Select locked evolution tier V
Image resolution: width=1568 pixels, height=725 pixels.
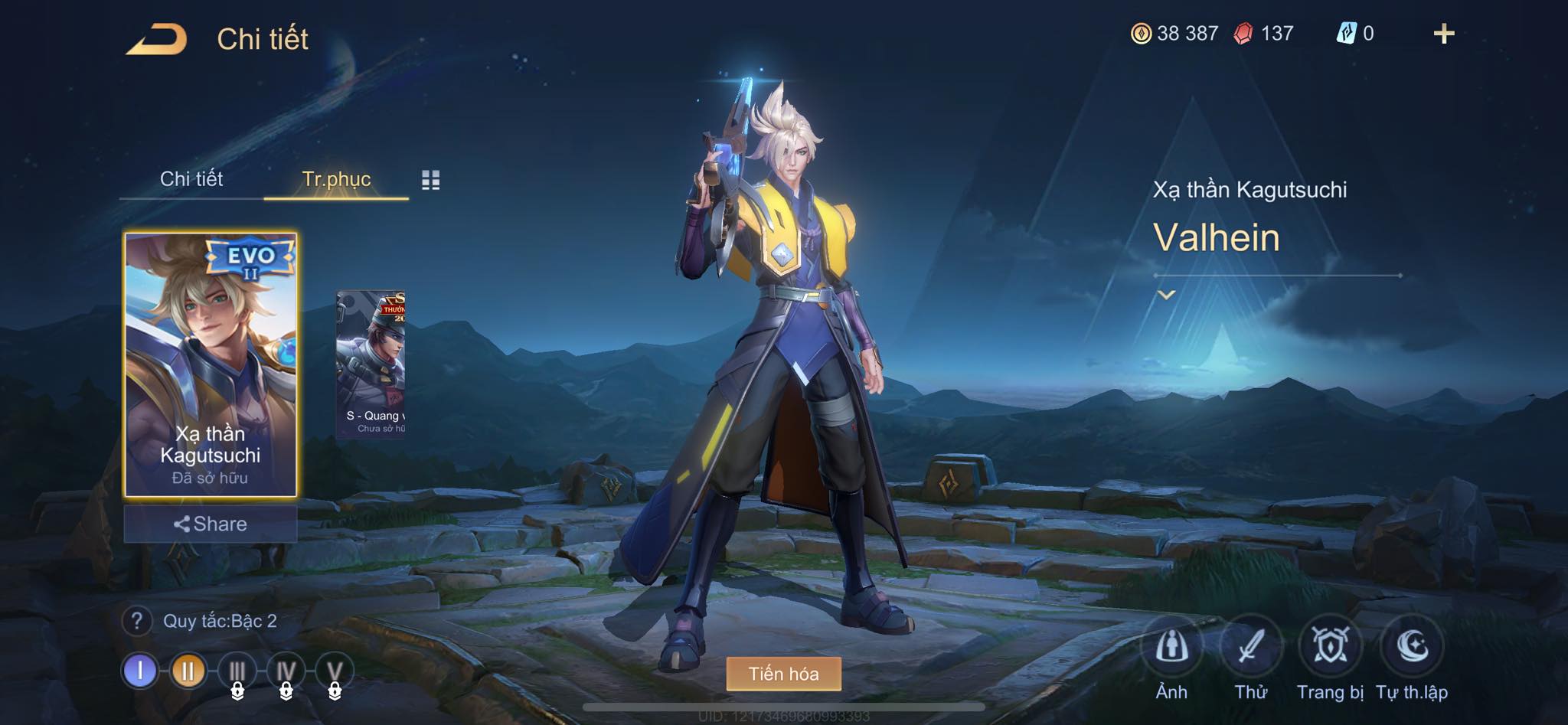point(334,671)
